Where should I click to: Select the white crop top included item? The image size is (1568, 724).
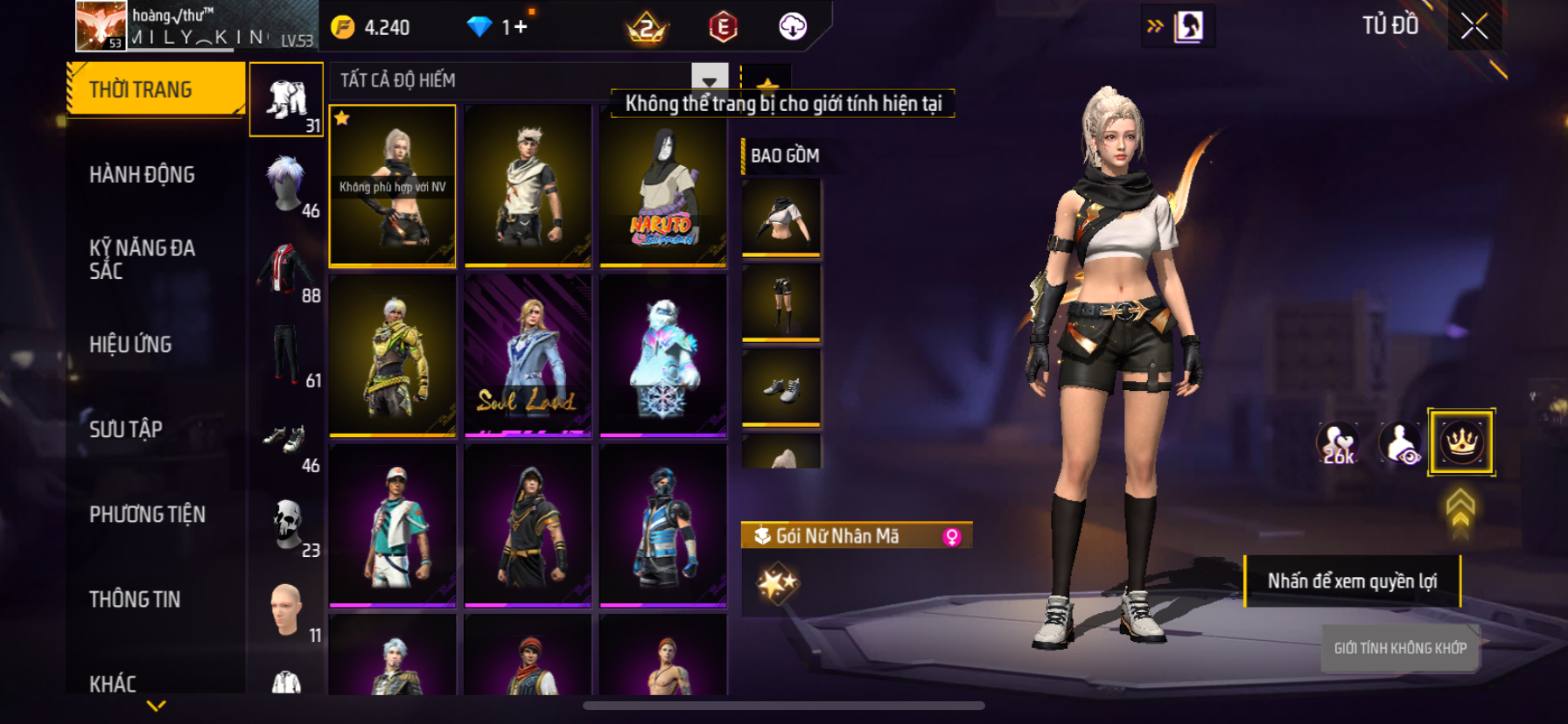coord(781,218)
